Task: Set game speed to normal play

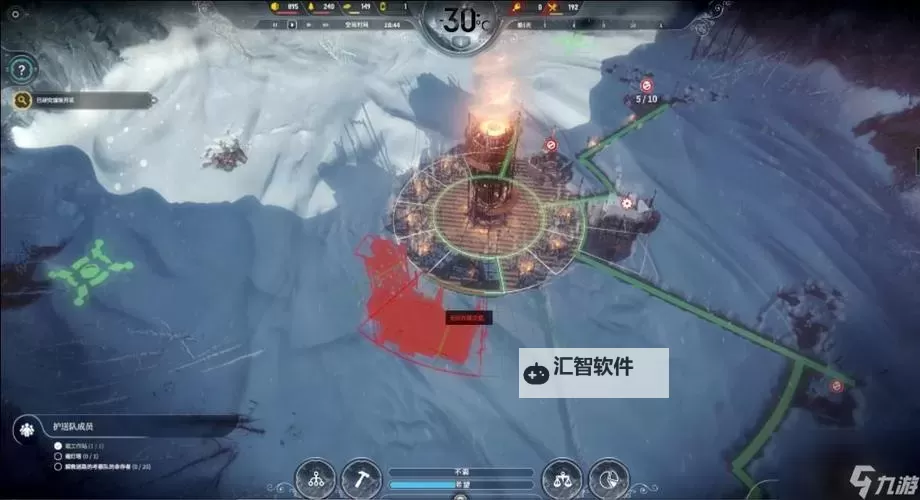Action: pyautogui.click(x=291, y=24)
